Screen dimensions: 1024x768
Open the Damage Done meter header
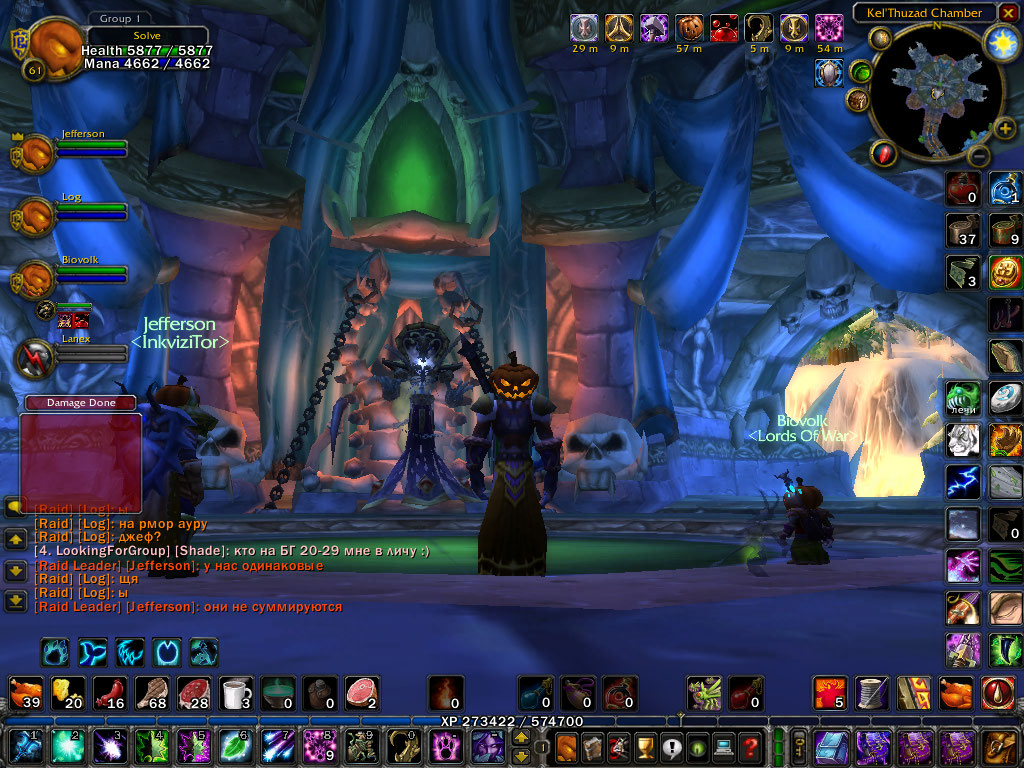coord(81,403)
